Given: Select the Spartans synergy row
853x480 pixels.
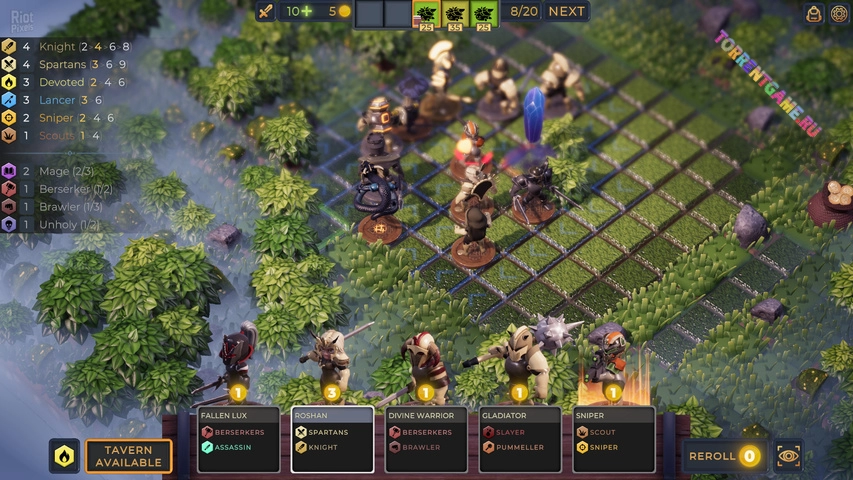Looking at the screenshot, I should pos(66,64).
